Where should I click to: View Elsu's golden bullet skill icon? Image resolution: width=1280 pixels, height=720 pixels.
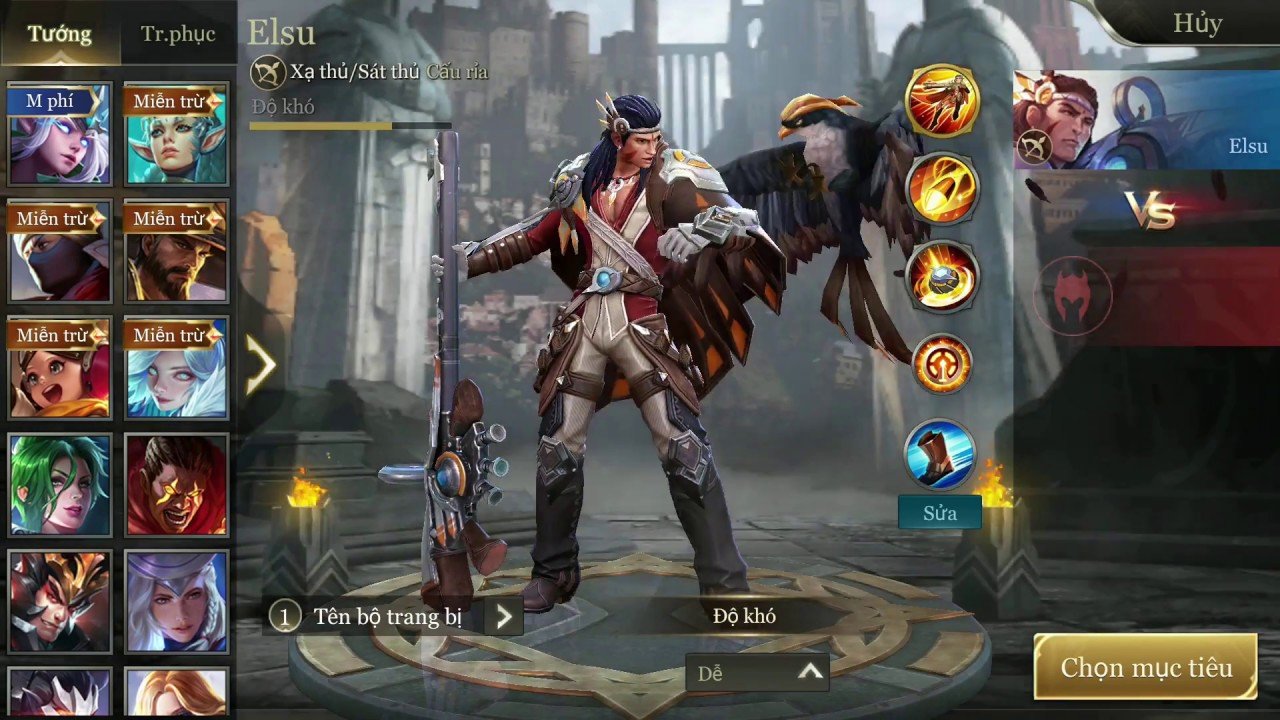(x=941, y=188)
